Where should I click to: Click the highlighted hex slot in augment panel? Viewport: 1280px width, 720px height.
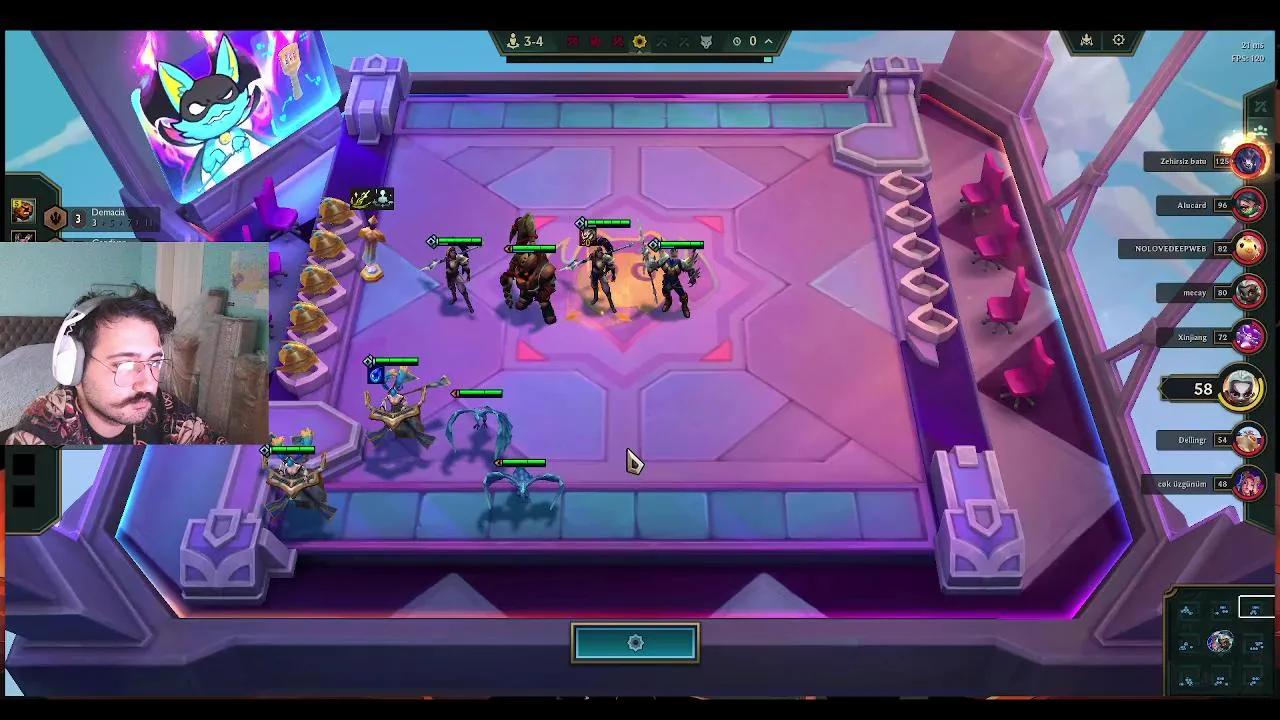[1255, 606]
